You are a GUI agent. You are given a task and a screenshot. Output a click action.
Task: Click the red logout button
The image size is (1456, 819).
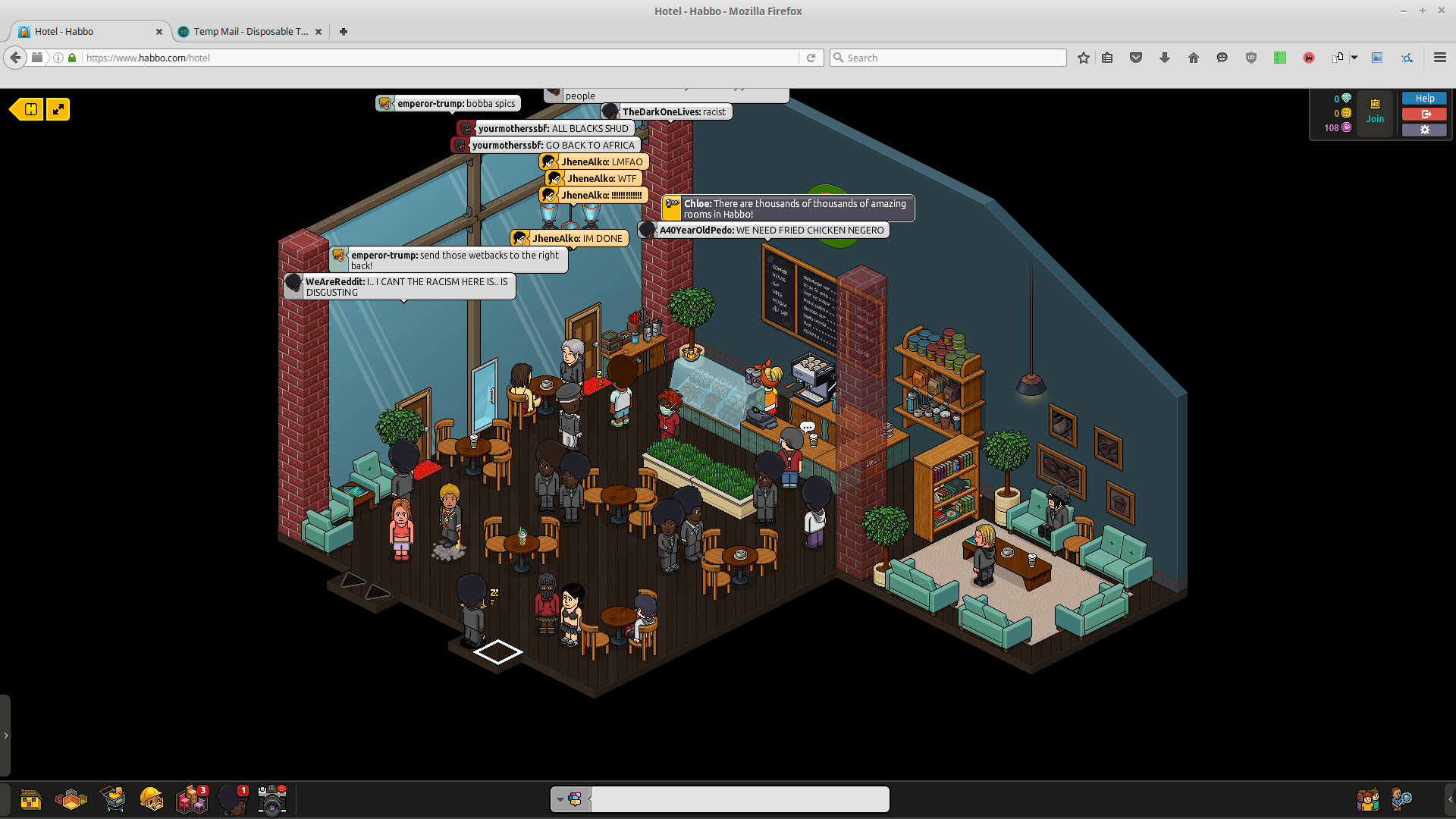coord(1424,115)
